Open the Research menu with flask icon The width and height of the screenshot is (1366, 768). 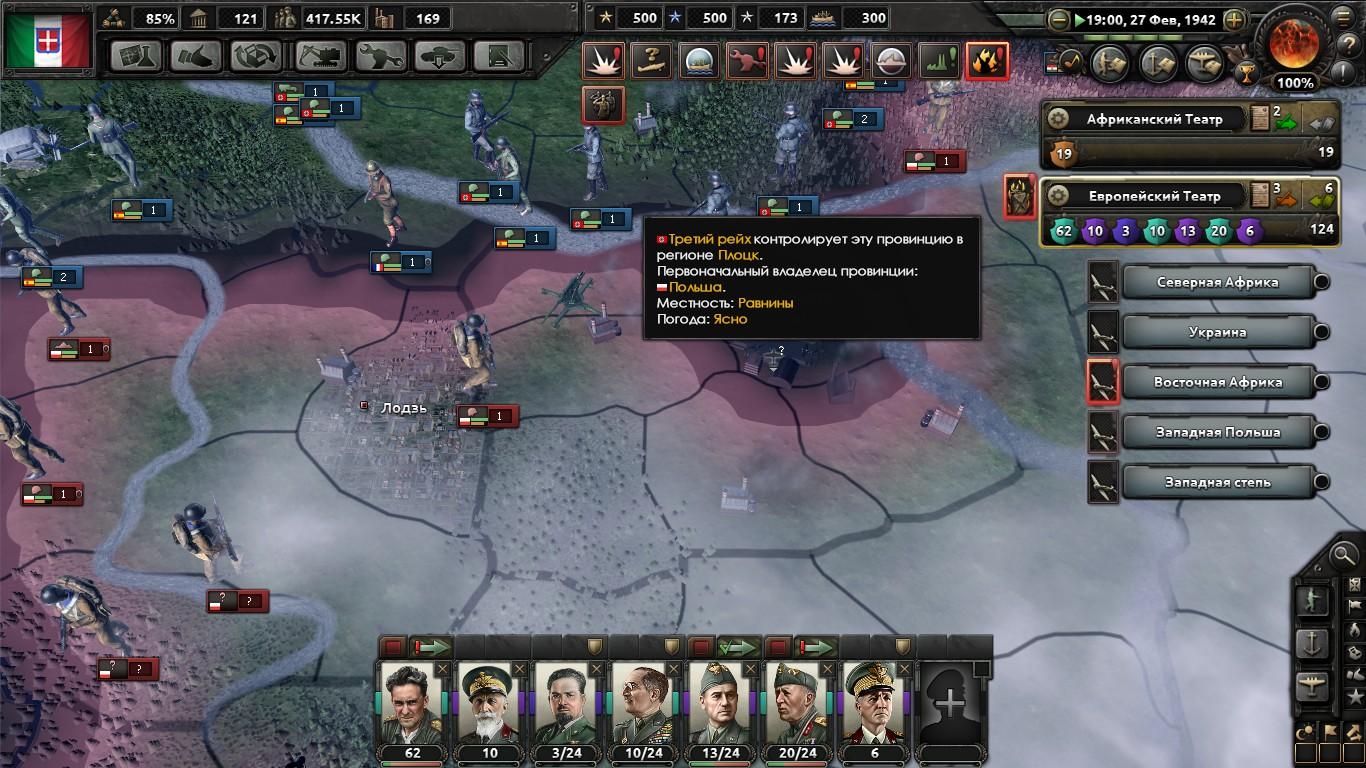pos(136,56)
